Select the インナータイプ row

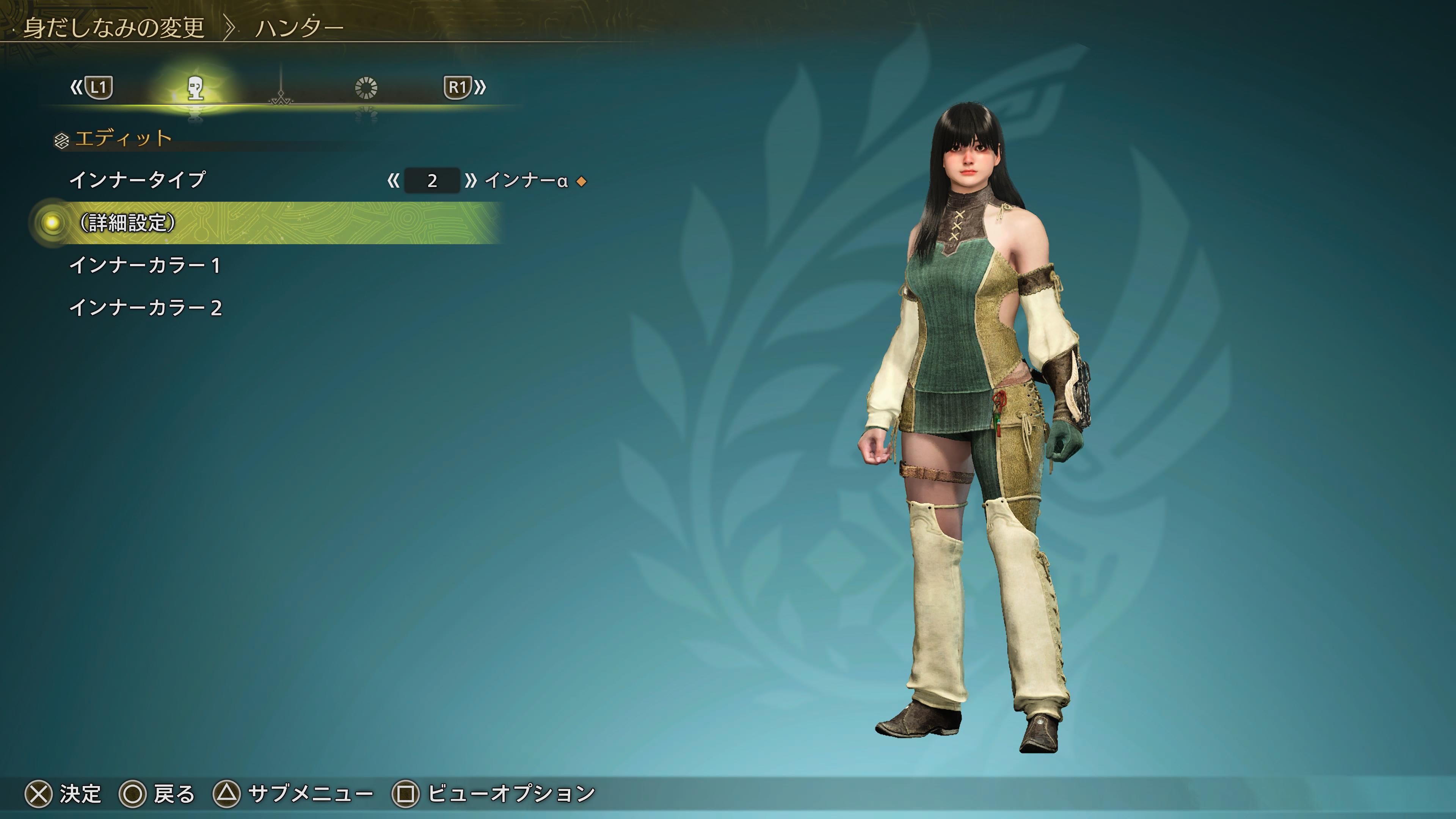pos(137,180)
